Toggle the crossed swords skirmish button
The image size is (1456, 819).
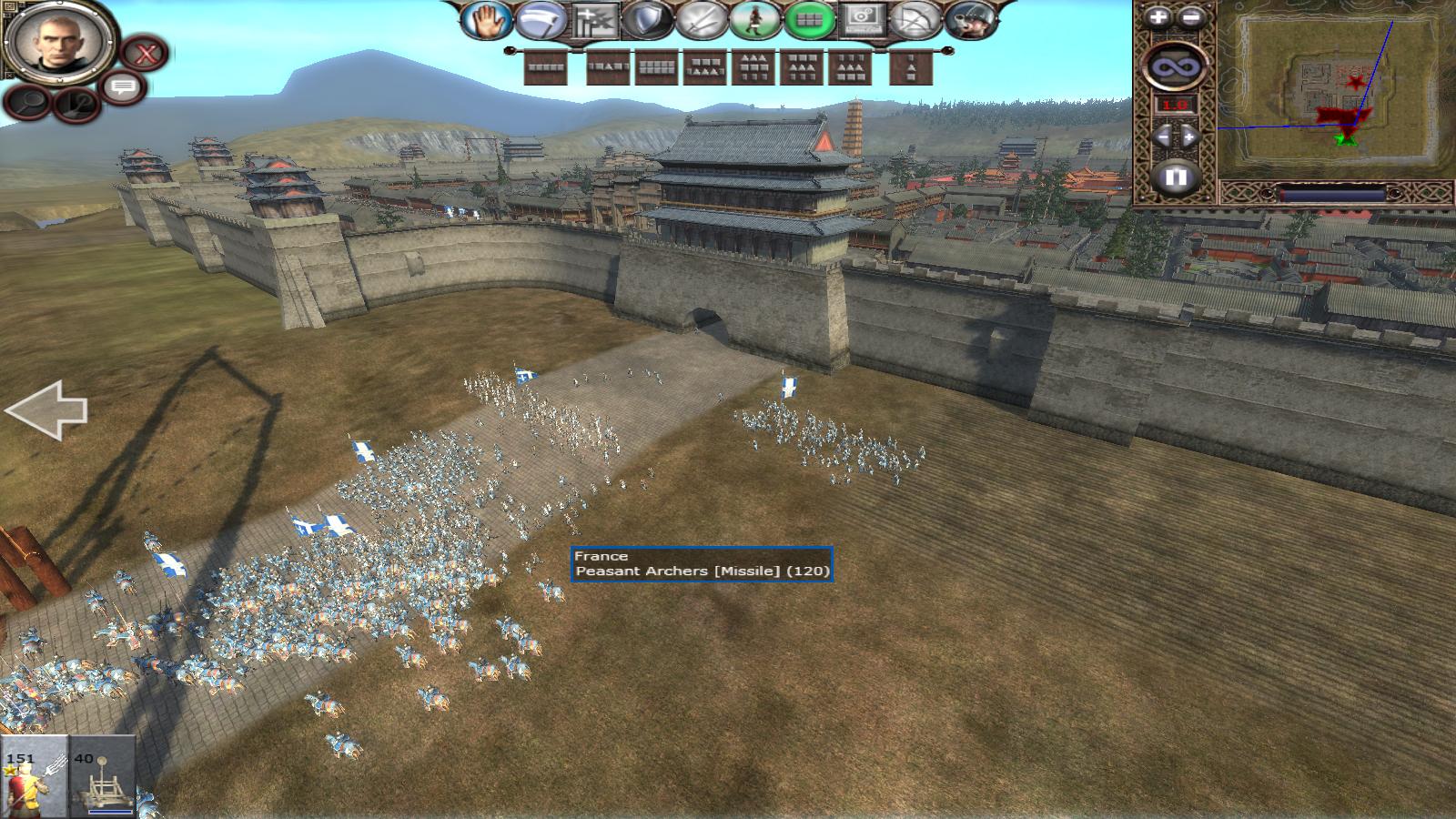point(702,20)
